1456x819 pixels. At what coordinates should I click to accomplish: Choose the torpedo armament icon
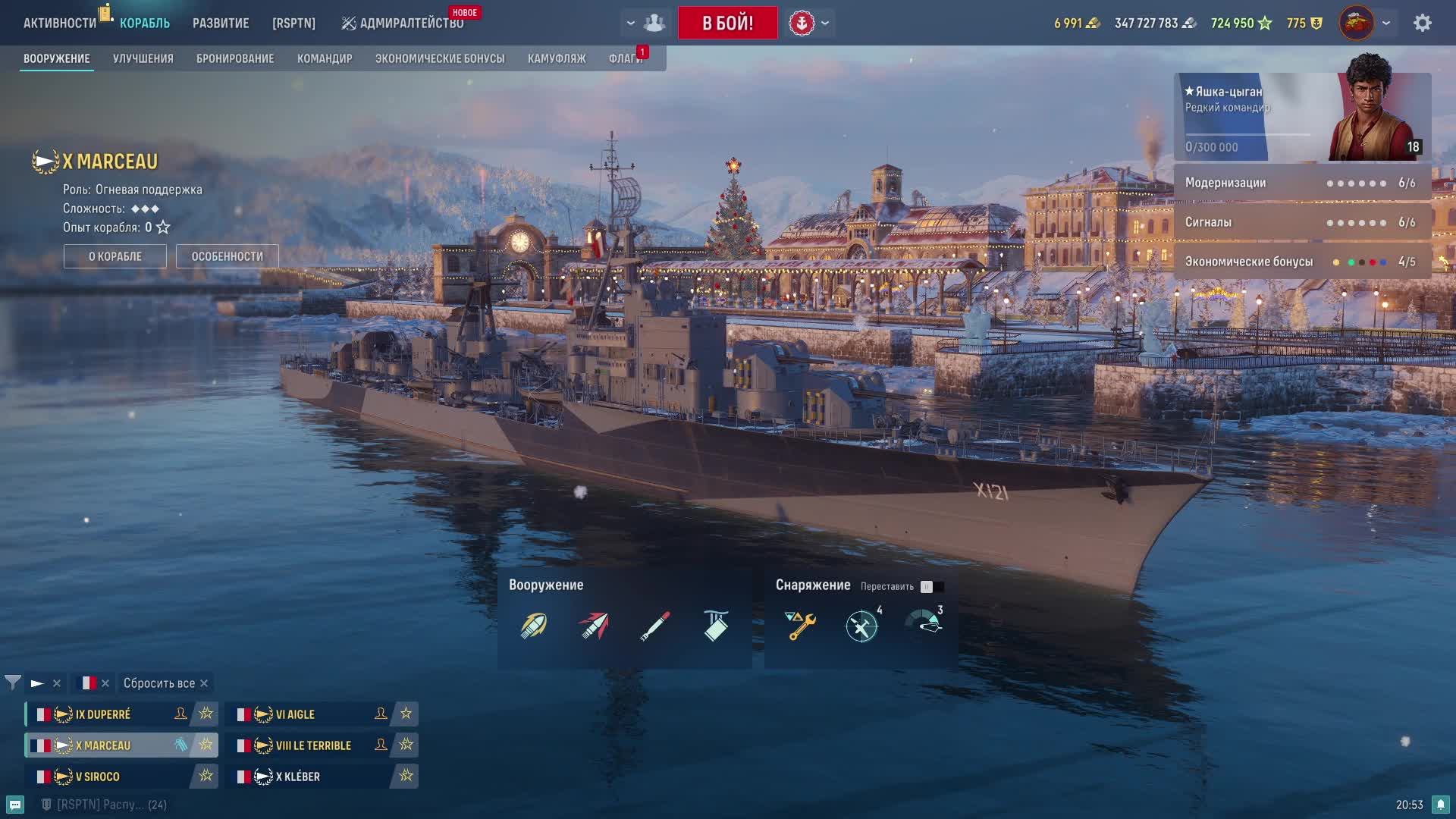point(654,626)
